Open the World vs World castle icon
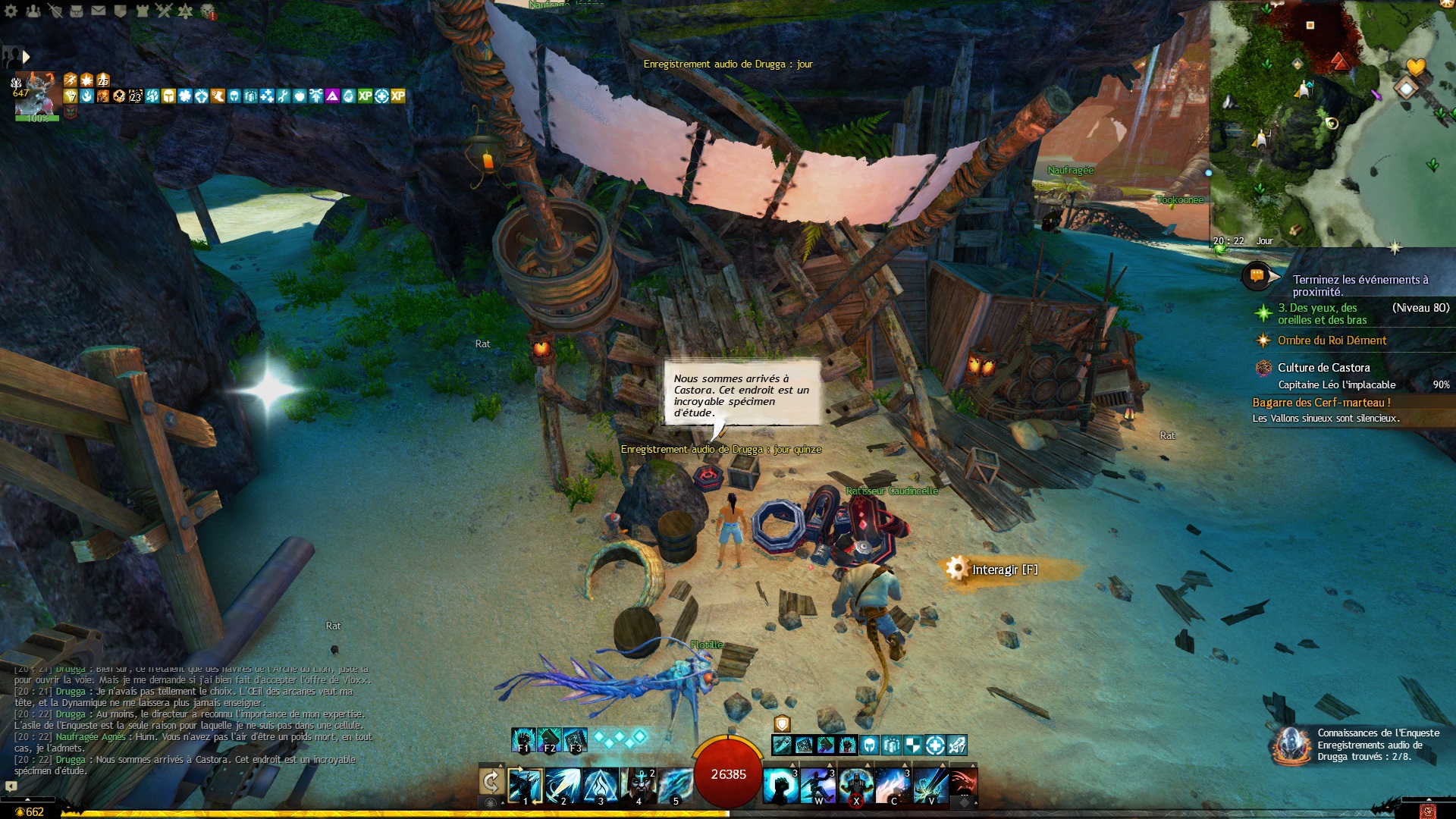Screen dimensions: 1456x819 (143, 11)
